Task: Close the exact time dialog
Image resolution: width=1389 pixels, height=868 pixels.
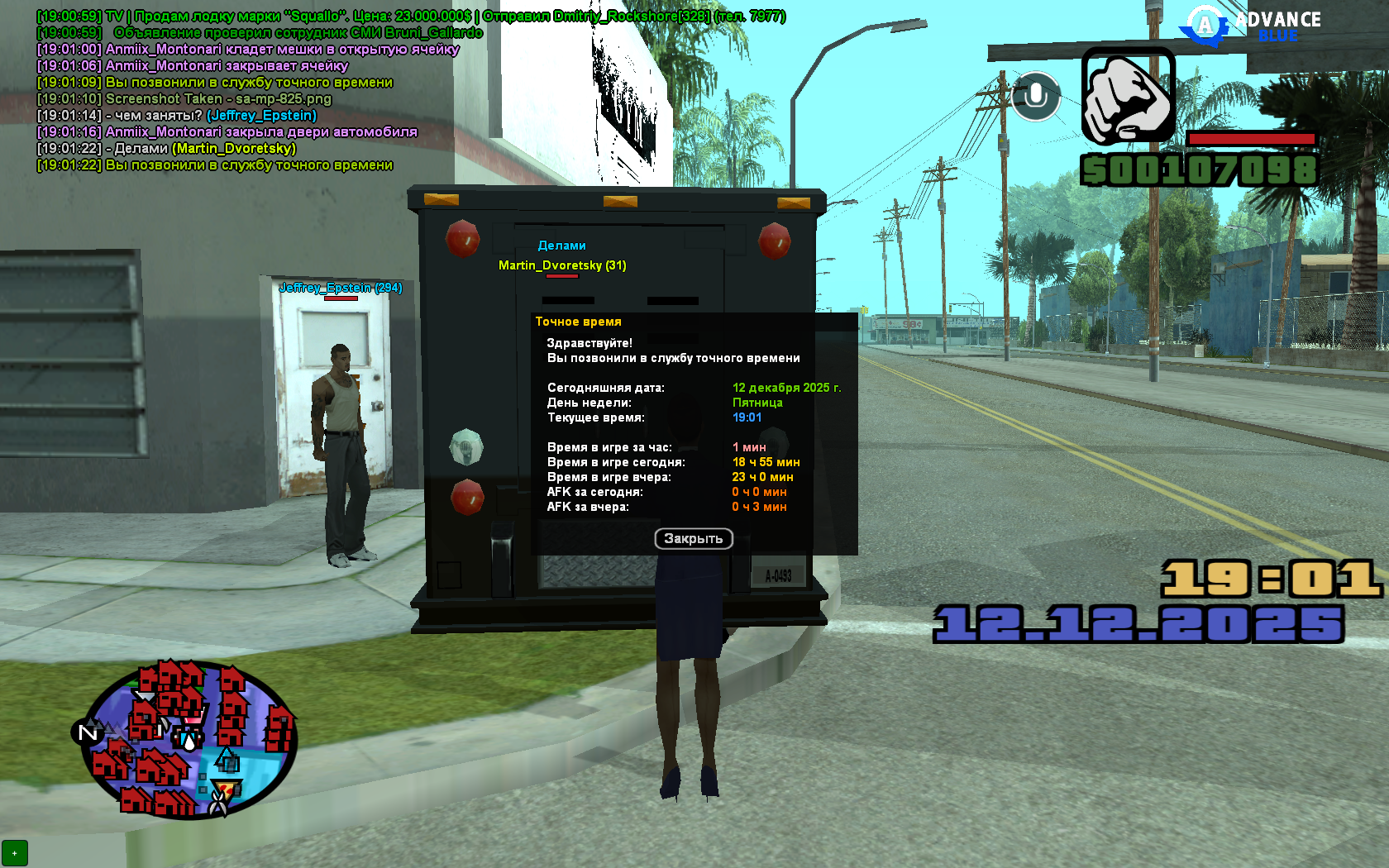Action: [693, 539]
